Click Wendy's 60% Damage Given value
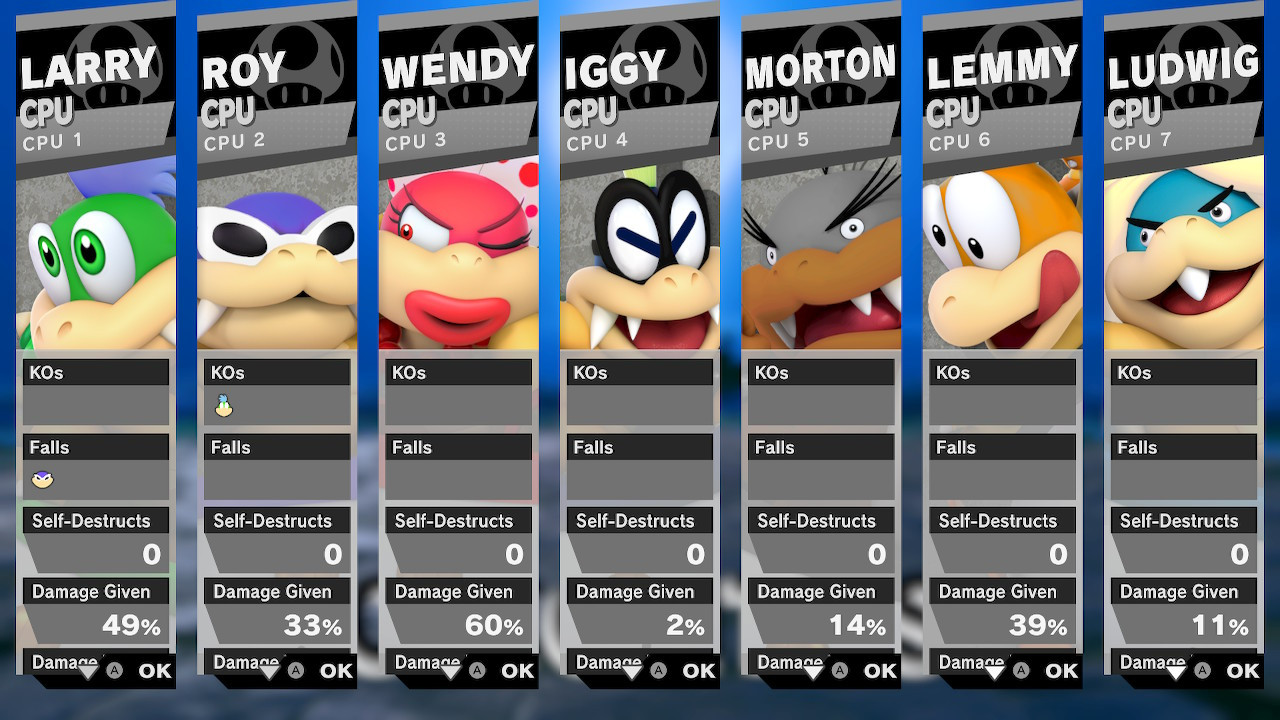 click(x=497, y=624)
